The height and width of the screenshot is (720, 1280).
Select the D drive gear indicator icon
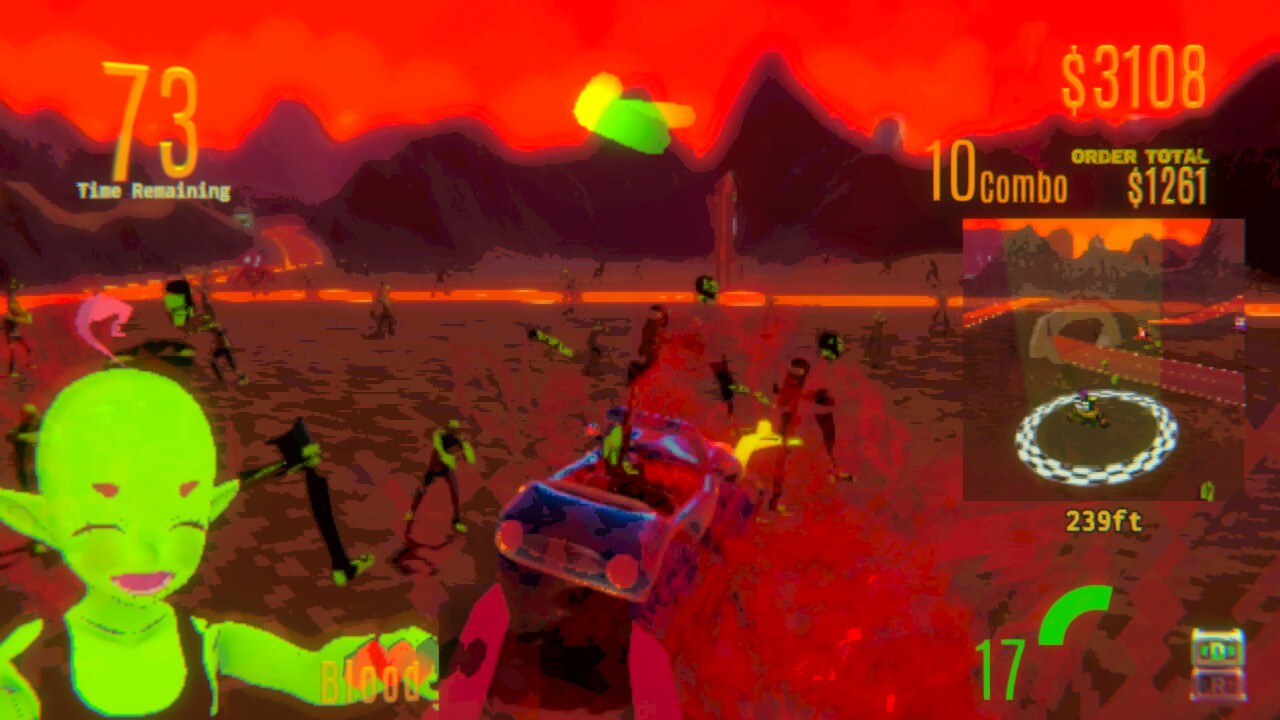pyautogui.click(x=1218, y=648)
